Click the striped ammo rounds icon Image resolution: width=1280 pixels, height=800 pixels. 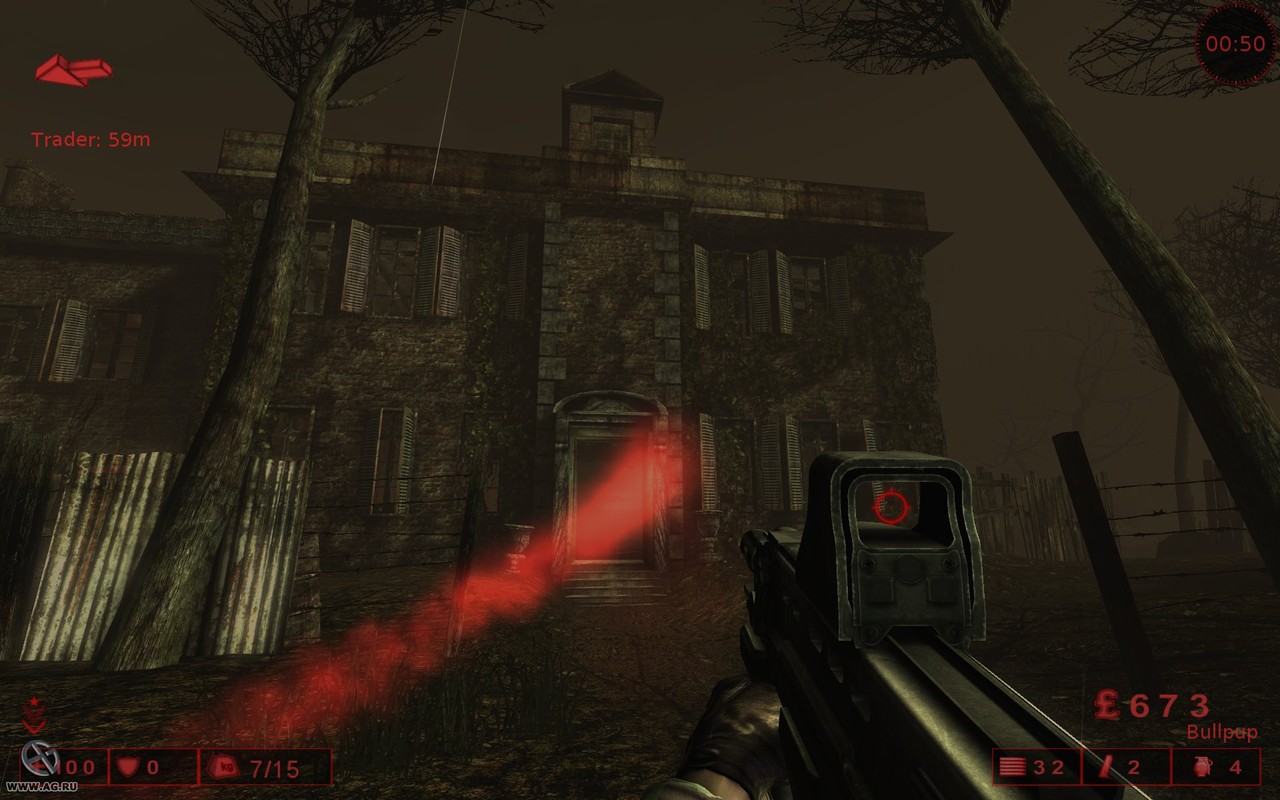point(1012,768)
